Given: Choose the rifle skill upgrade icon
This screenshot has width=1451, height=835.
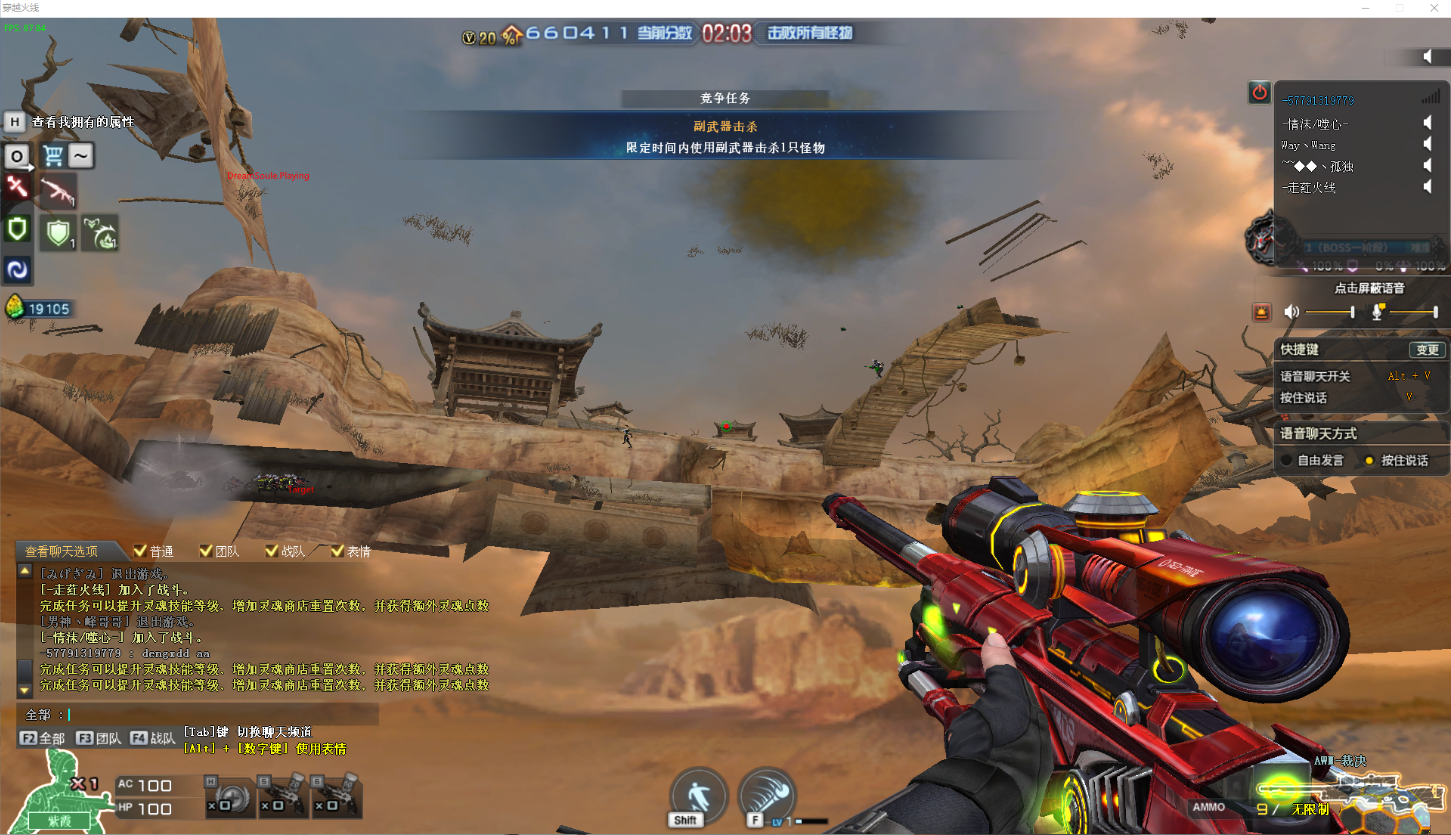Looking at the screenshot, I should click(58, 190).
